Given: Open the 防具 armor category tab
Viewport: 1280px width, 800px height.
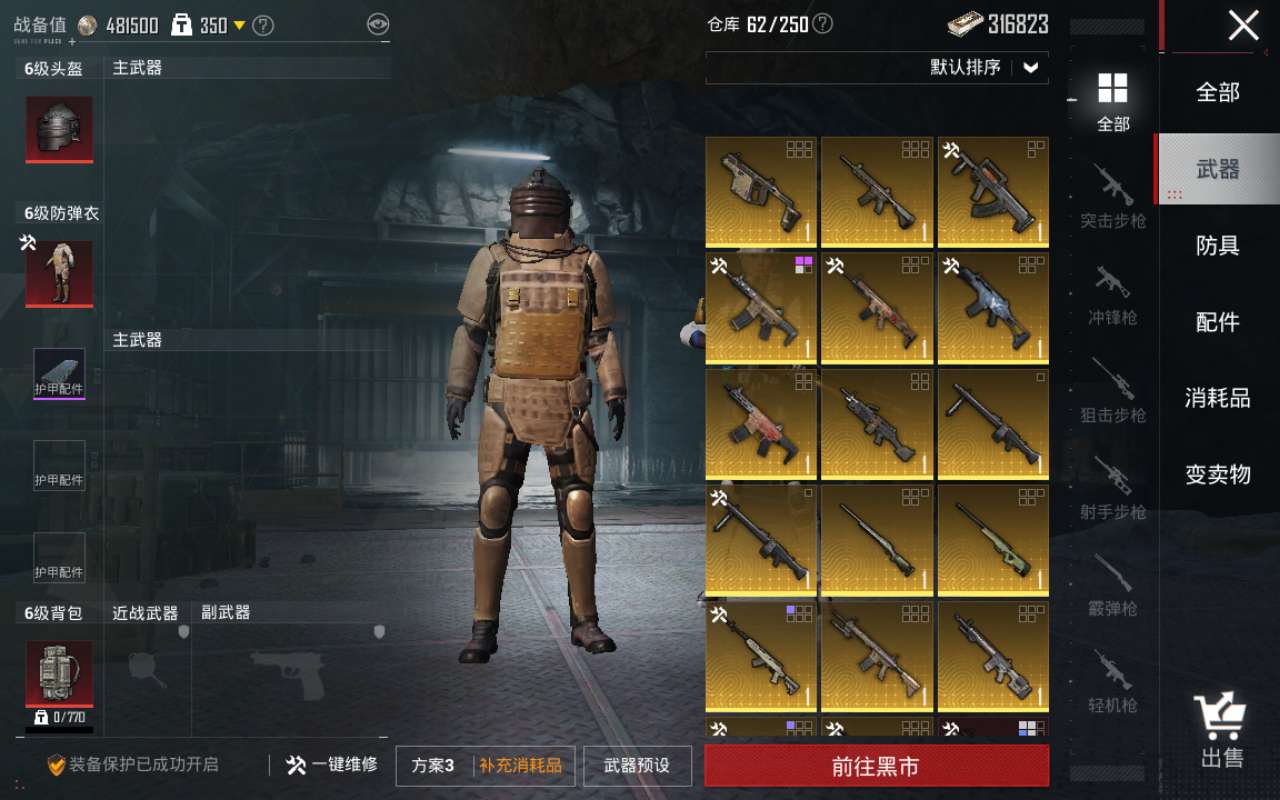Looking at the screenshot, I should [x=1217, y=246].
